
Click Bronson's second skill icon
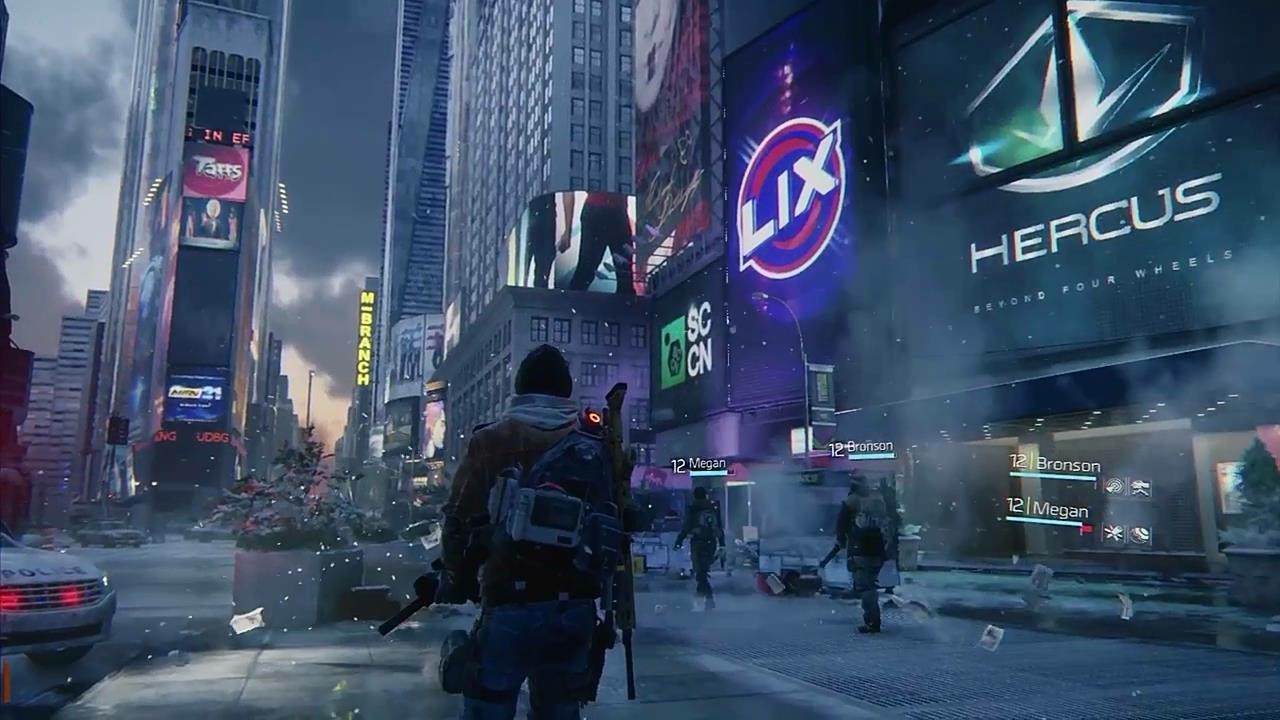click(1140, 487)
